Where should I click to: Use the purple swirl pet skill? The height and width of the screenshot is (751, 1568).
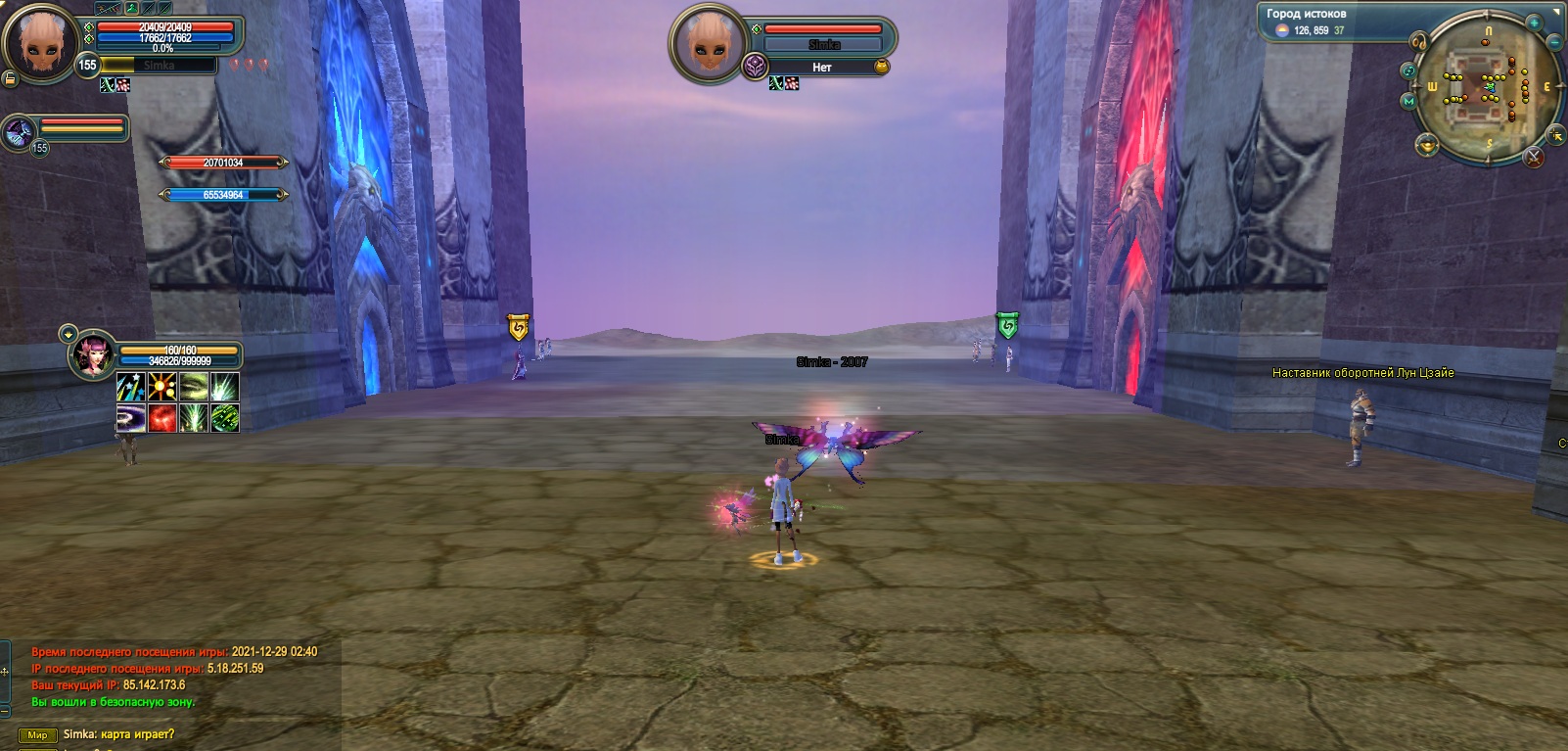[x=131, y=418]
